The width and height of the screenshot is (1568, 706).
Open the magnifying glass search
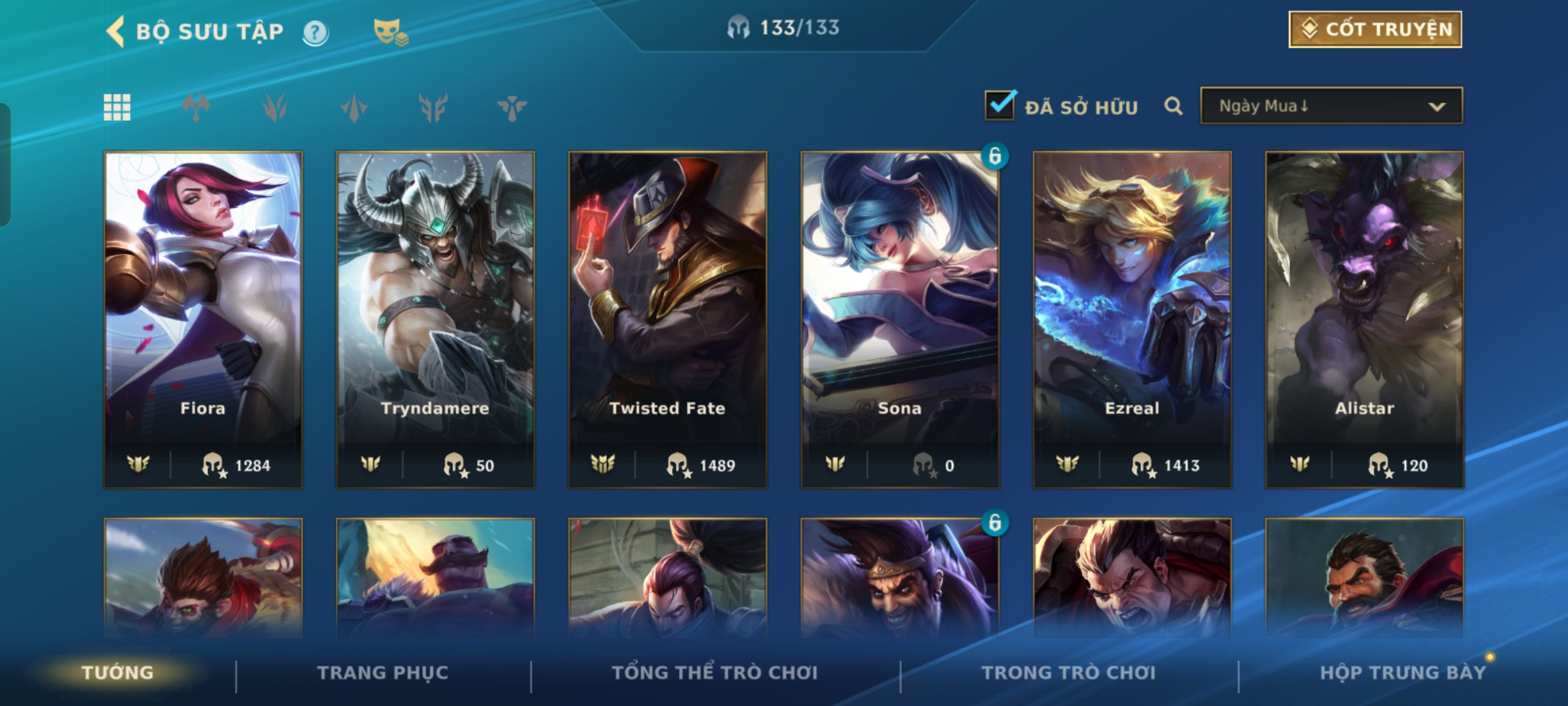(x=1173, y=106)
